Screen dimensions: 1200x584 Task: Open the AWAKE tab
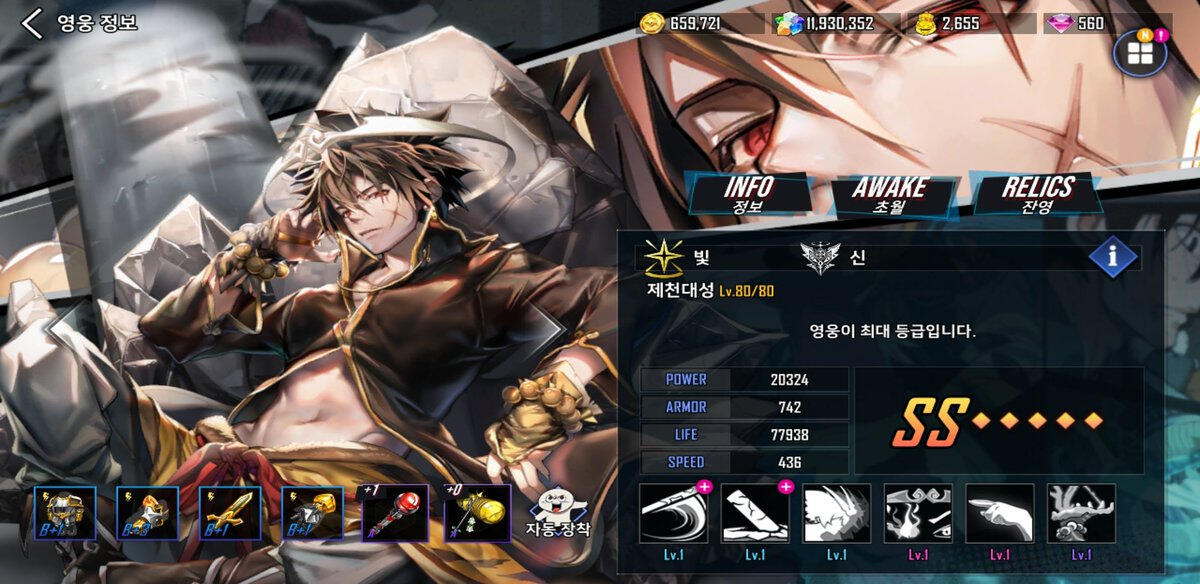coord(888,193)
